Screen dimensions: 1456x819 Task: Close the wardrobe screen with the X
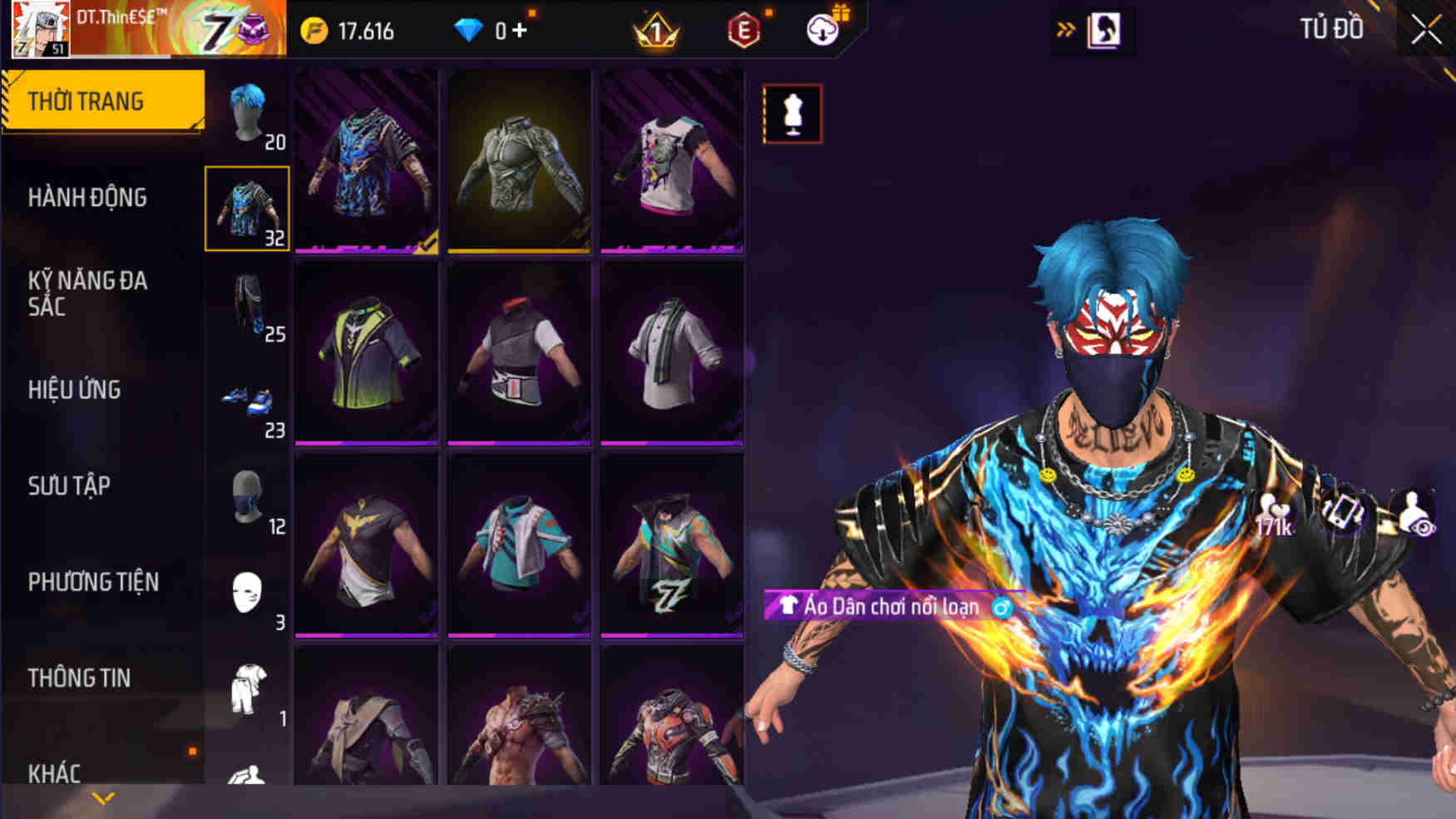tap(1426, 30)
